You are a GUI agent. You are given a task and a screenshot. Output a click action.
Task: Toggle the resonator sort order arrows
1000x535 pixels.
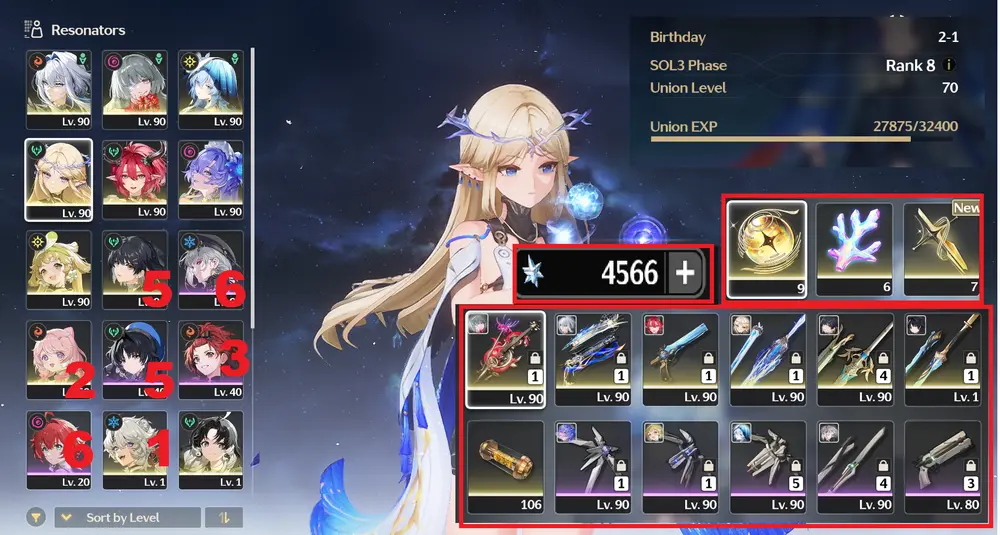(223, 517)
